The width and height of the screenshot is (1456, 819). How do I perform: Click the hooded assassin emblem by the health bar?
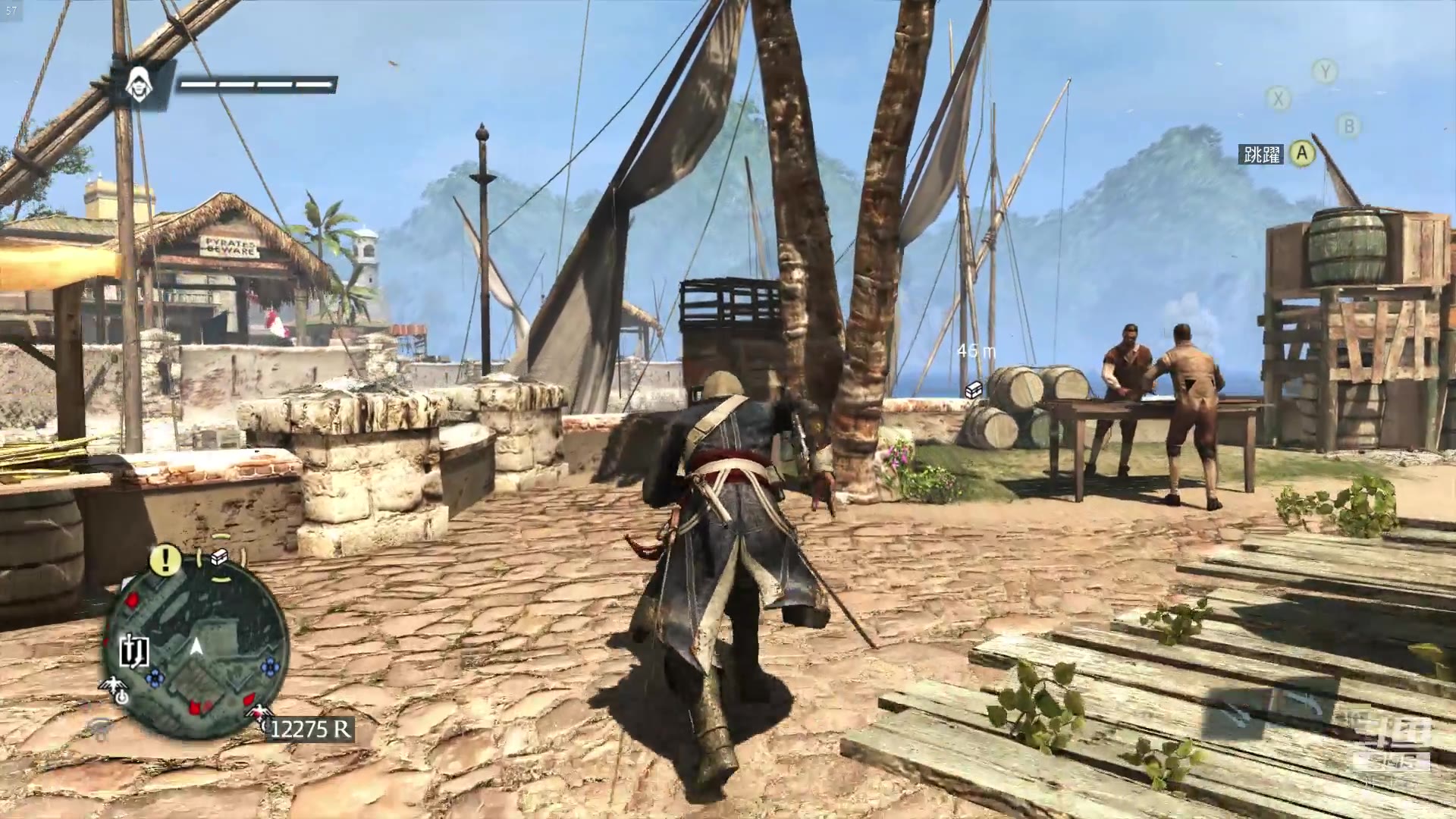coord(138,86)
